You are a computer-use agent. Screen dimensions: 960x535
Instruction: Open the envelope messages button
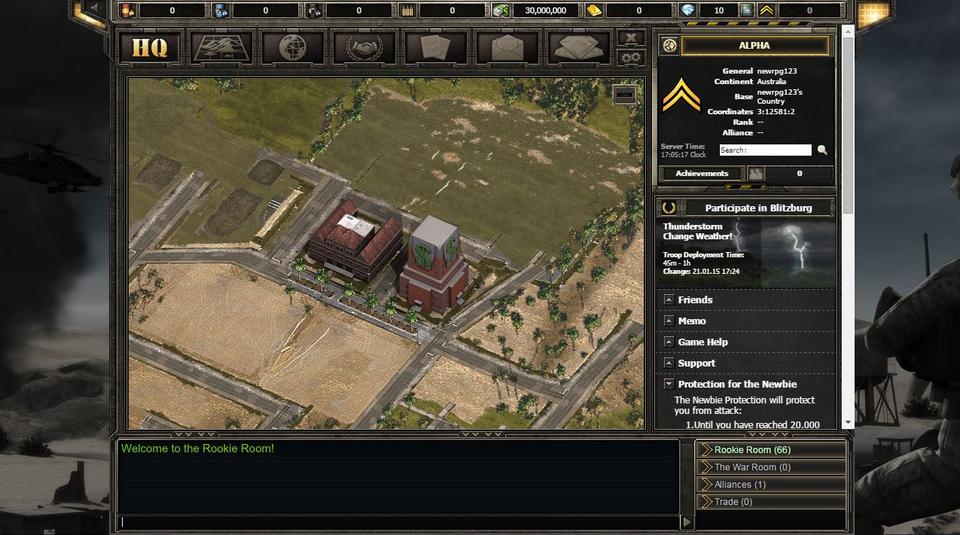pyautogui.click(x=507, y=47)
